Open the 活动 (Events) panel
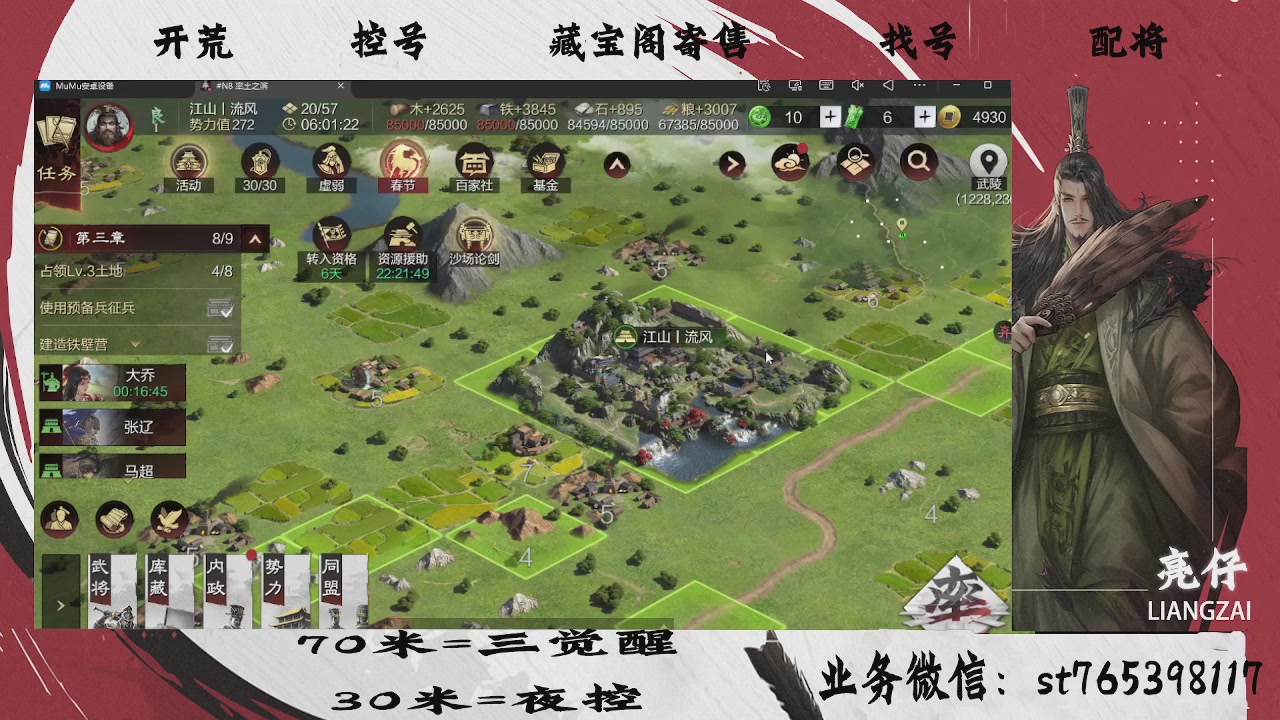1280x720 pixels. tap(188, 165)
